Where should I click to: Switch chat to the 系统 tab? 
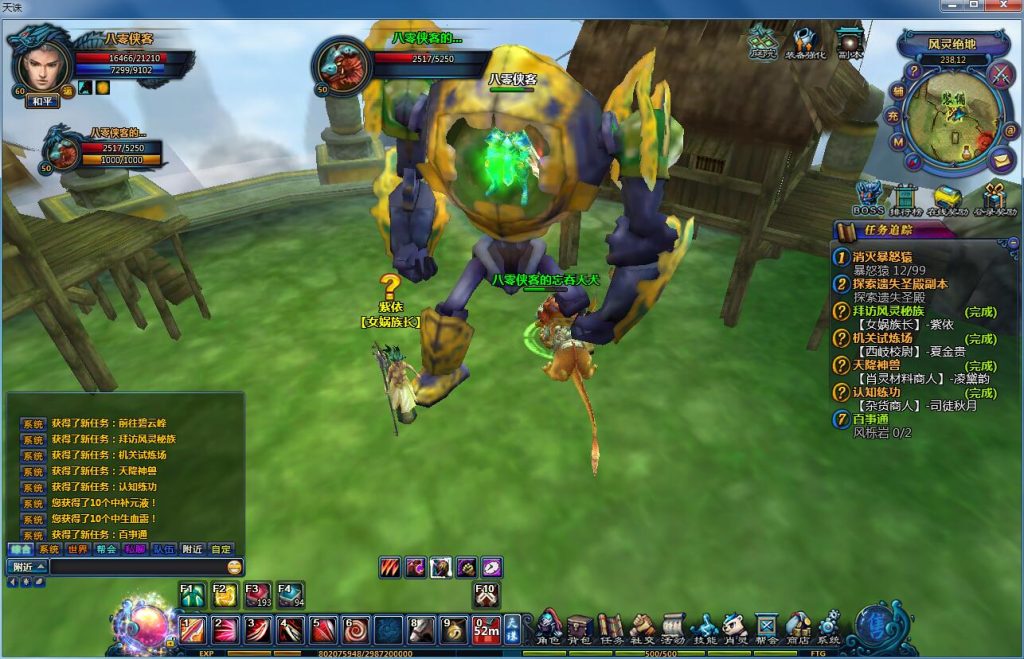coord(49,549)
